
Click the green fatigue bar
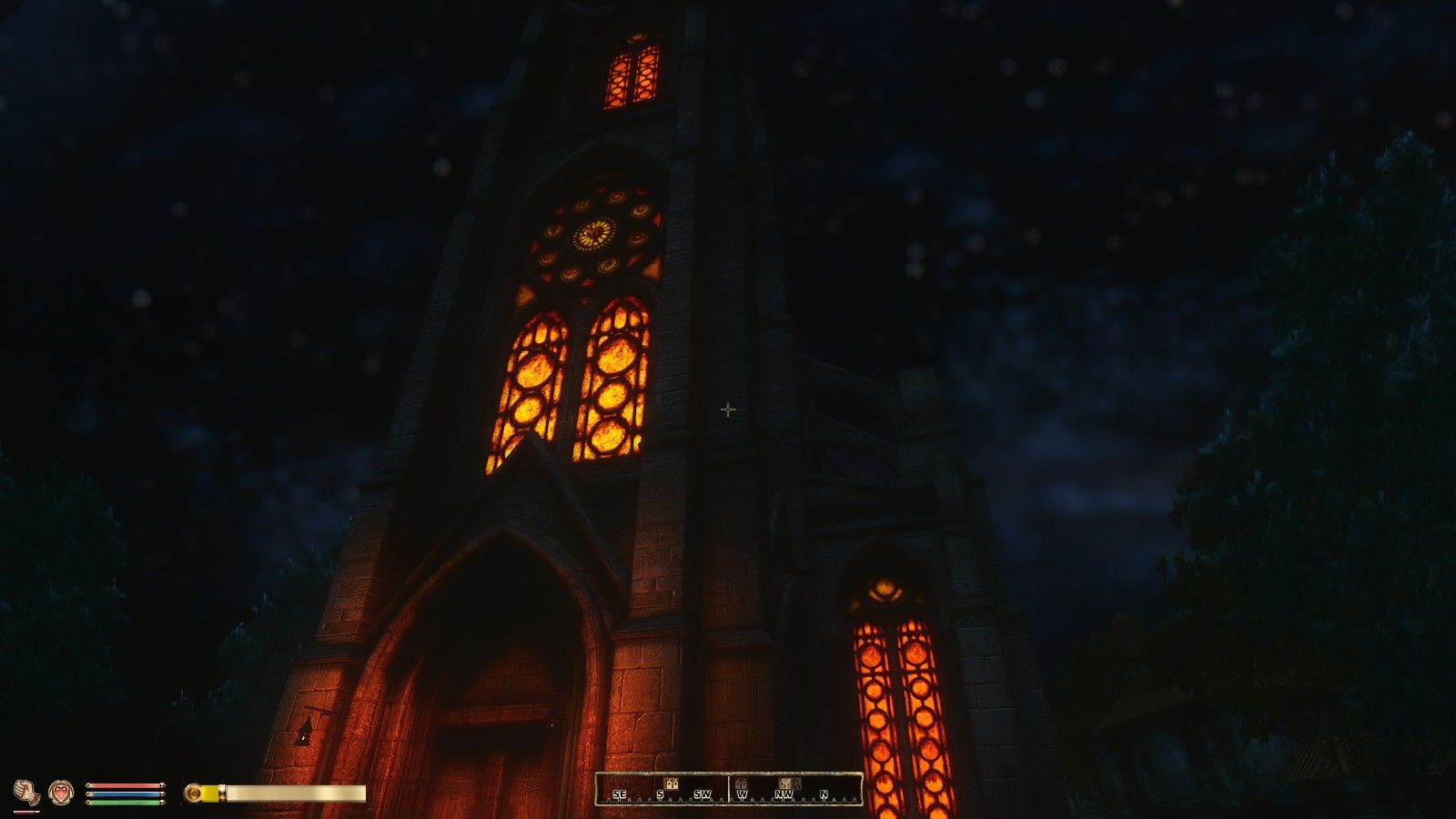[x=125, y=802]
